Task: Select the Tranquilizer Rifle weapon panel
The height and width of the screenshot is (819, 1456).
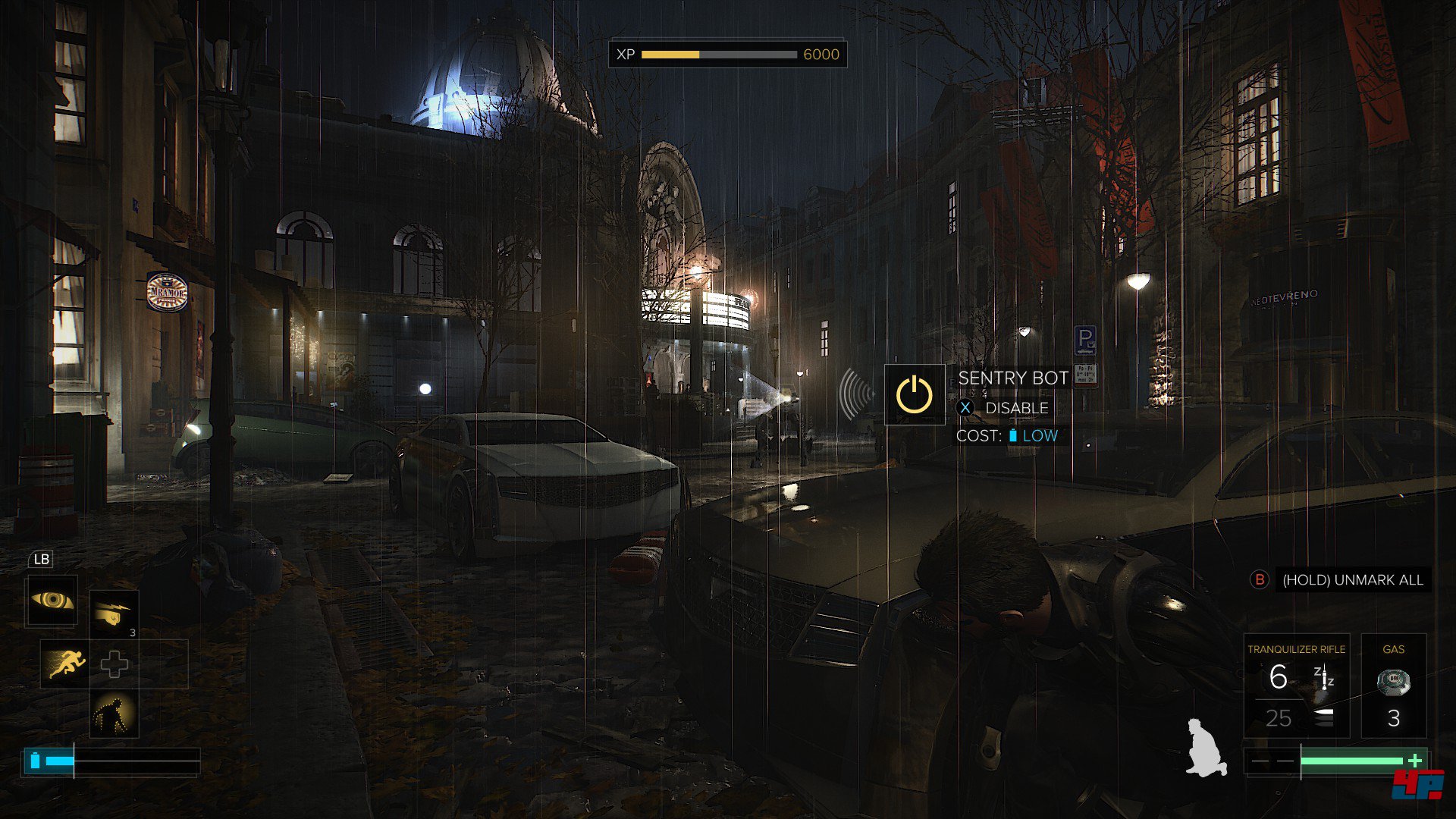Action: coord(1296,686)
